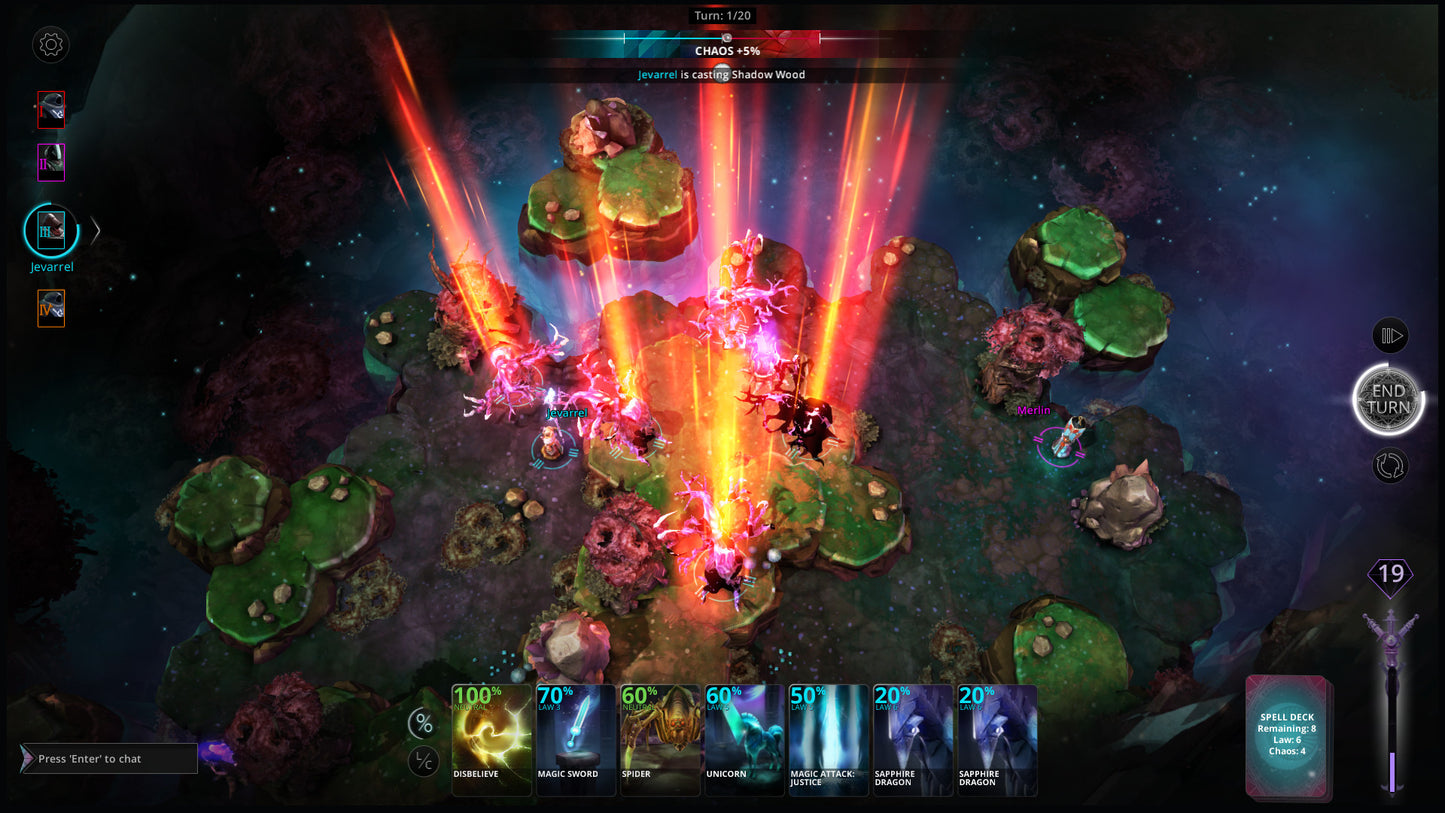Select the Unicorn spell card
1445x813 pixels.
pyautogui.click(x=745, y=739)
